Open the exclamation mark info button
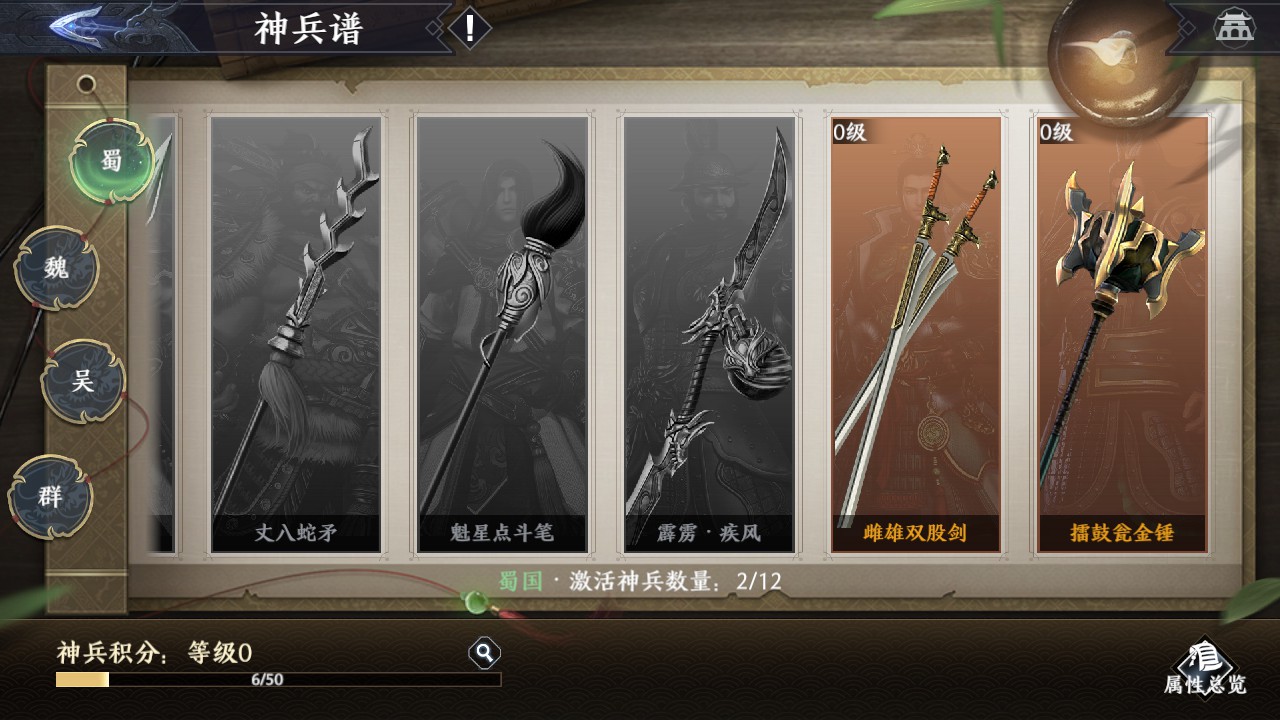Screen dimensions: 1280x720 [x=469, y=28]
